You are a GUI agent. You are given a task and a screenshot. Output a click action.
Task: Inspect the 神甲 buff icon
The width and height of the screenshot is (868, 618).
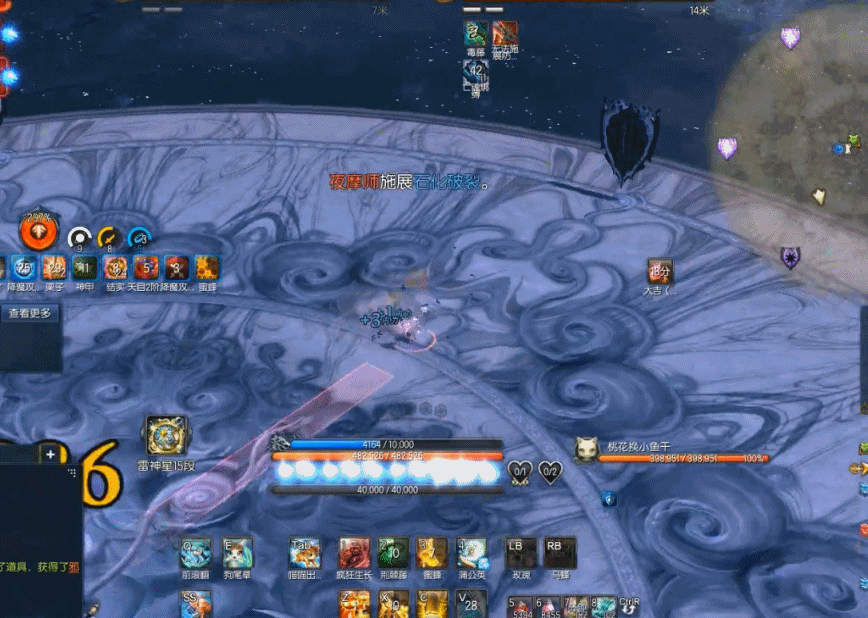tap(85, 268)
